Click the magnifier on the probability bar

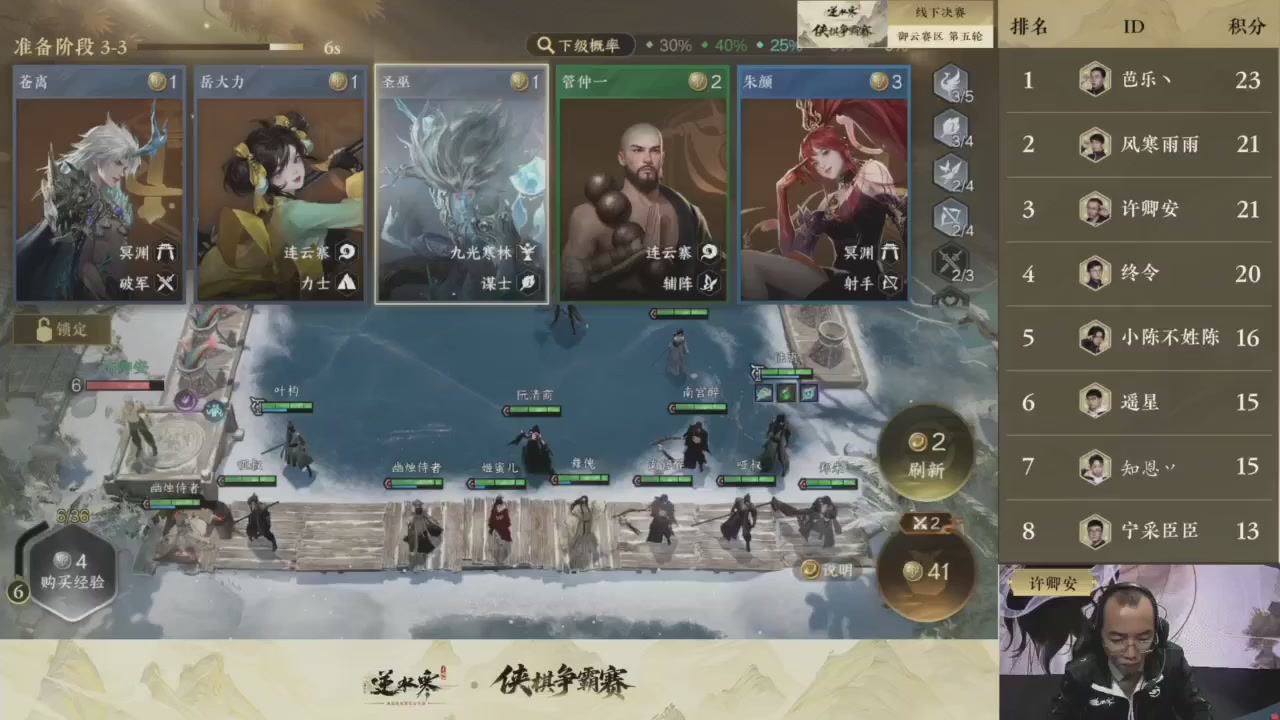coord(545,46)
